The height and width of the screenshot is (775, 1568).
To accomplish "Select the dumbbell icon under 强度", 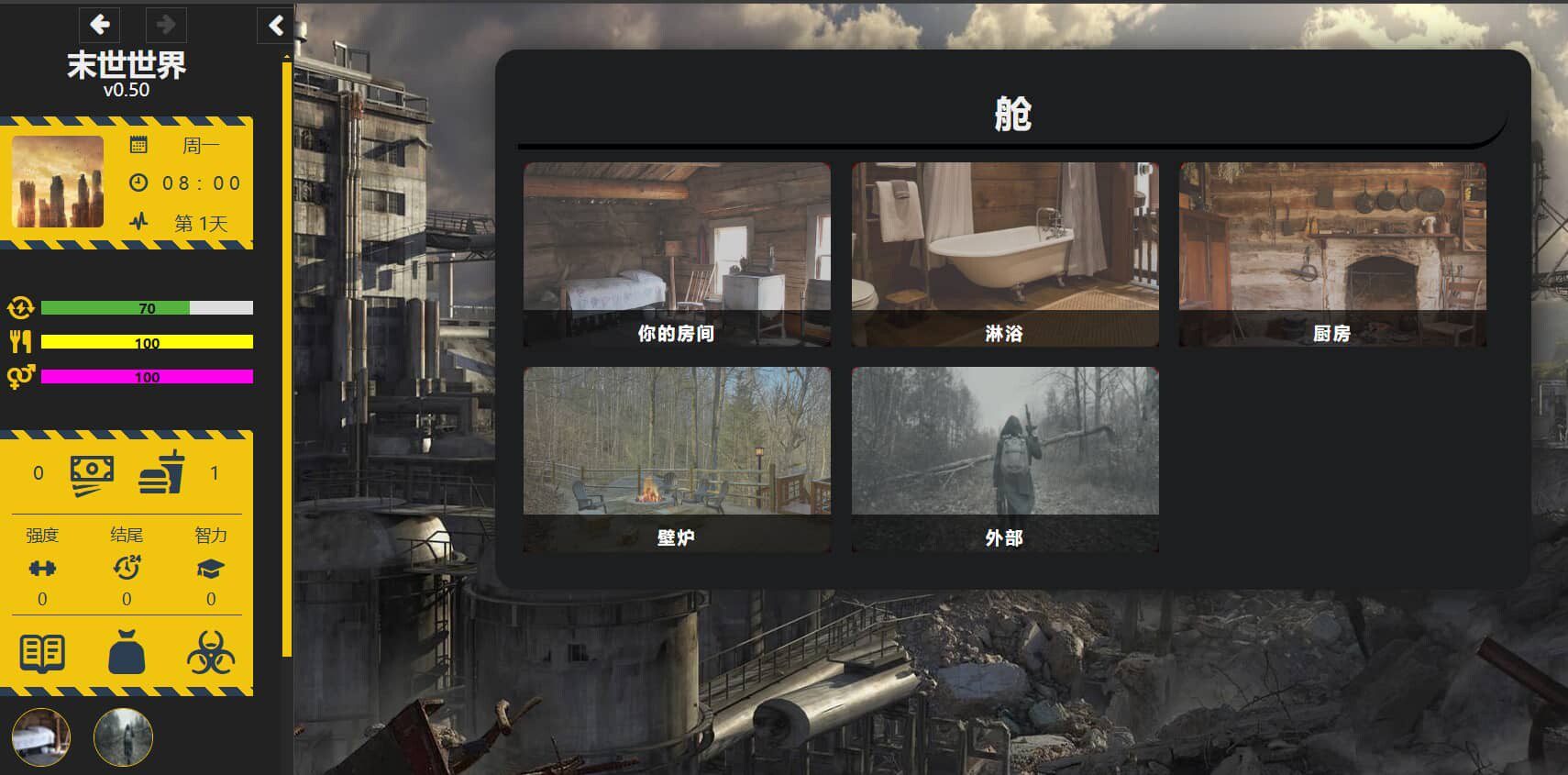I will click(40, 568).
